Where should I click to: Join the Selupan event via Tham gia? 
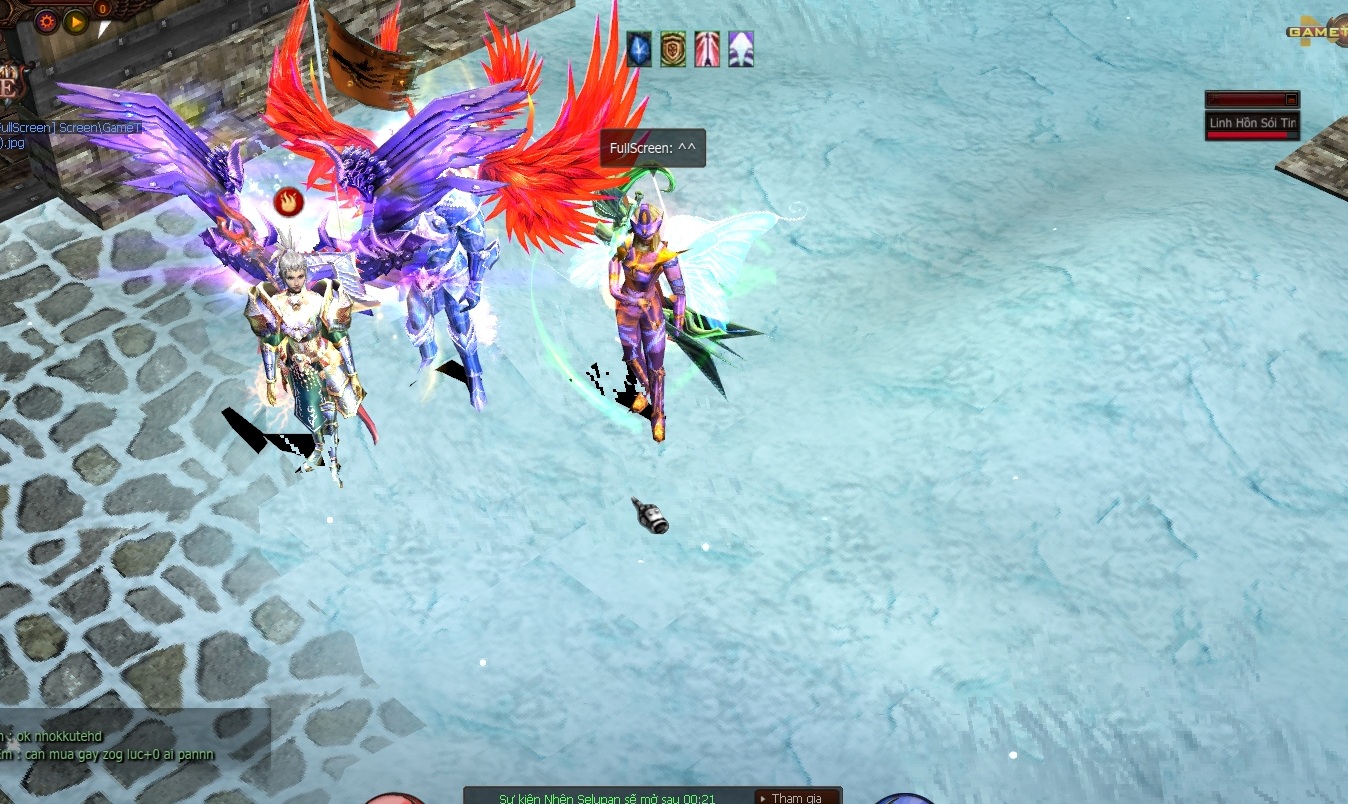pyautogui.click(x=796, y=797)
